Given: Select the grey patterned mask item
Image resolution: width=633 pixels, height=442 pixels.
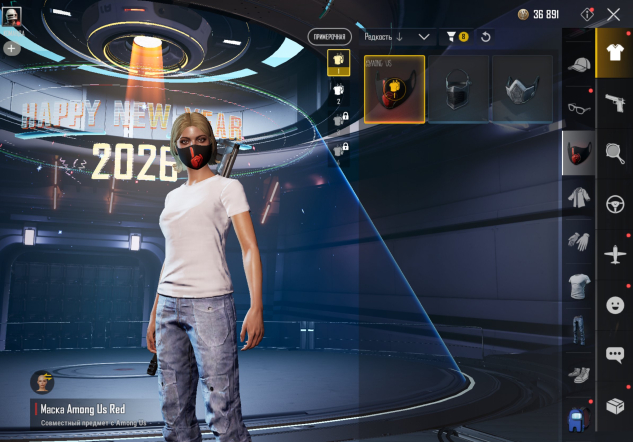Looking at the screenshot, I should point(521,89).
